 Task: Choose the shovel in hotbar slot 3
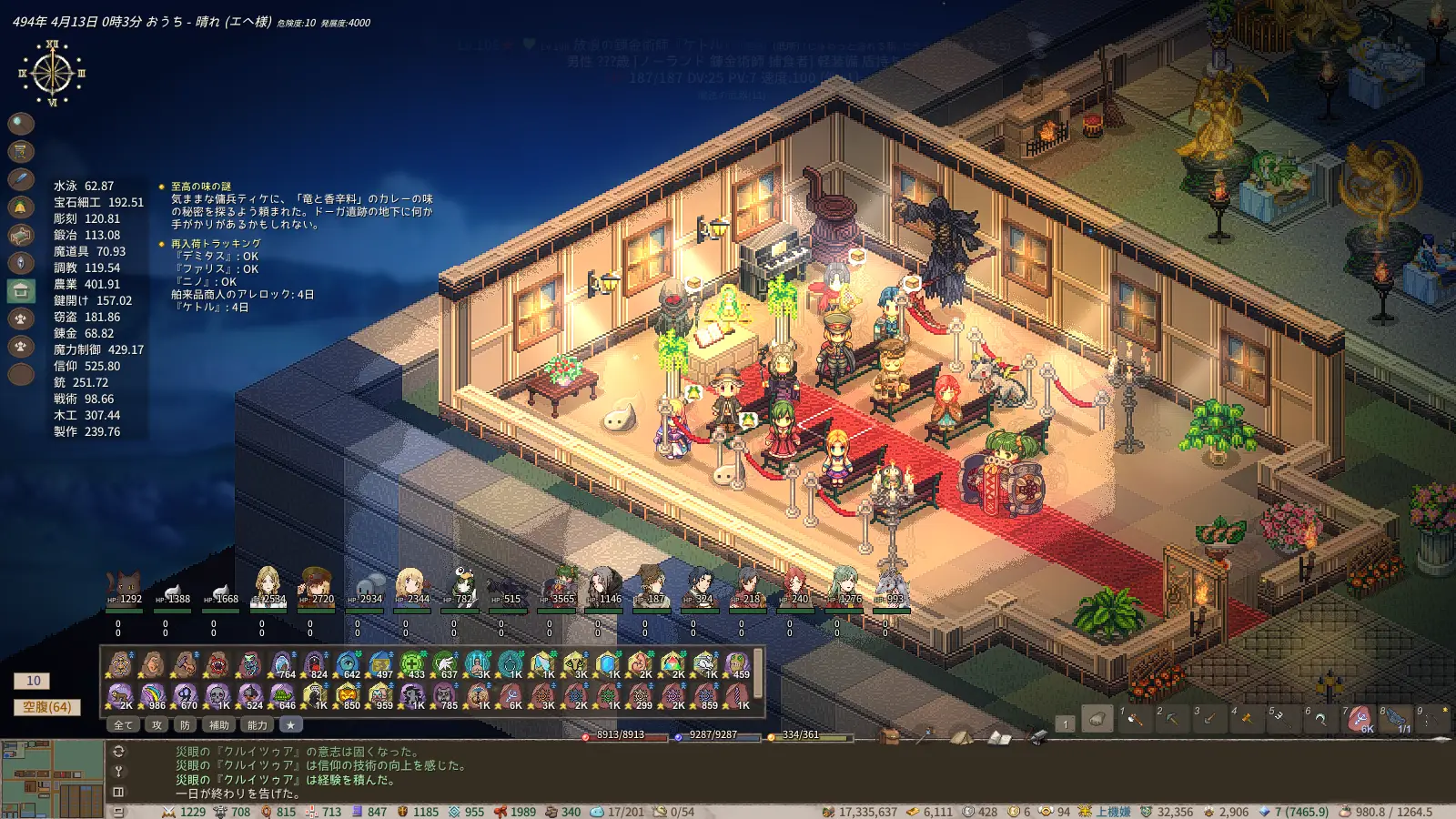tap(1209, 719)
